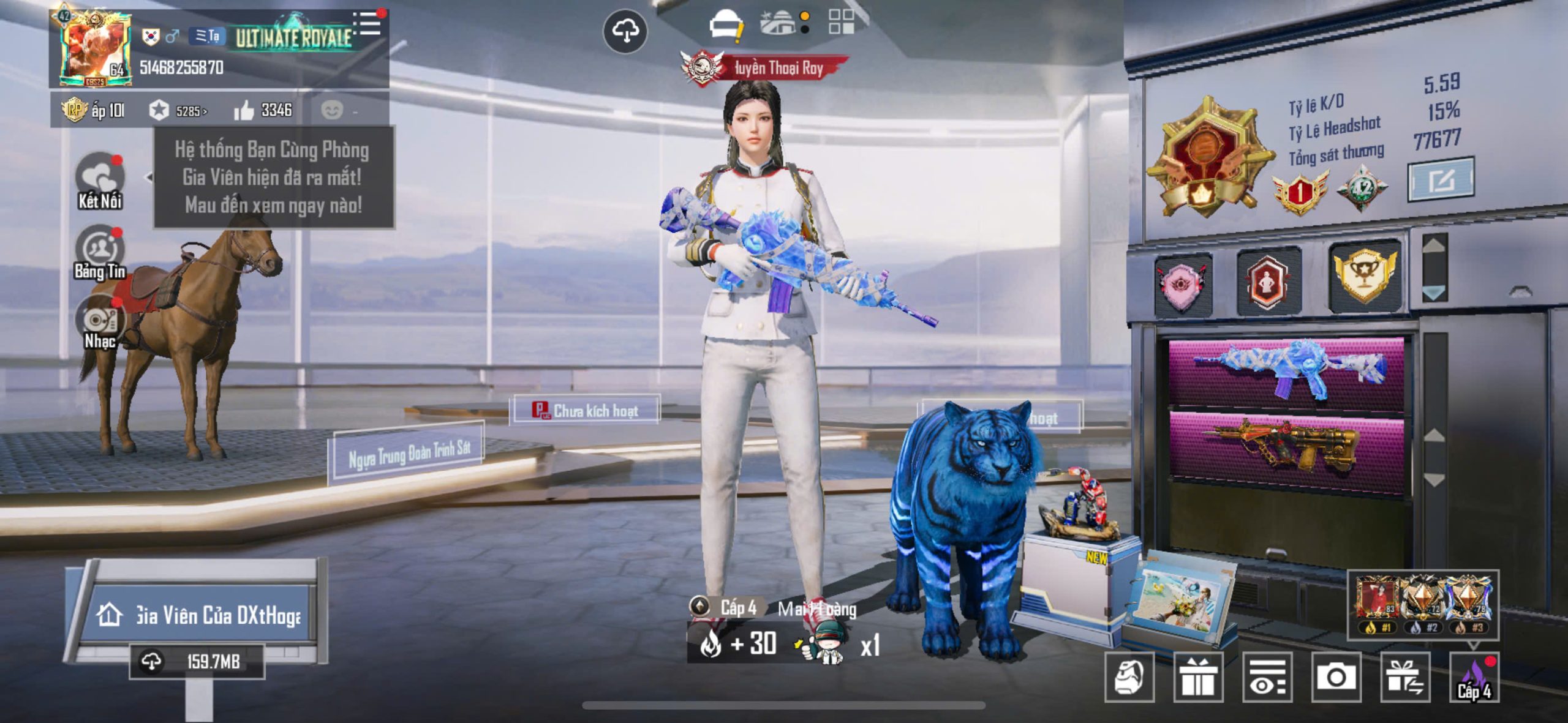Tap the thumbs-up likes icon
Screen dimensions: 1568x723
click(x=244, y=111)
